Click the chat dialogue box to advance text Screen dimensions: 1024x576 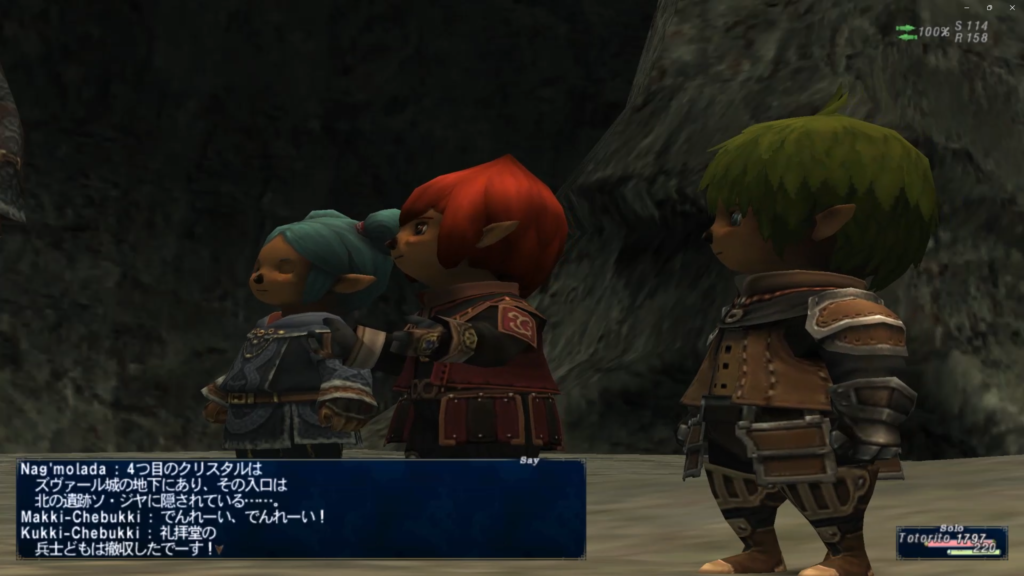pyautogui.click(x=300, y=508)
